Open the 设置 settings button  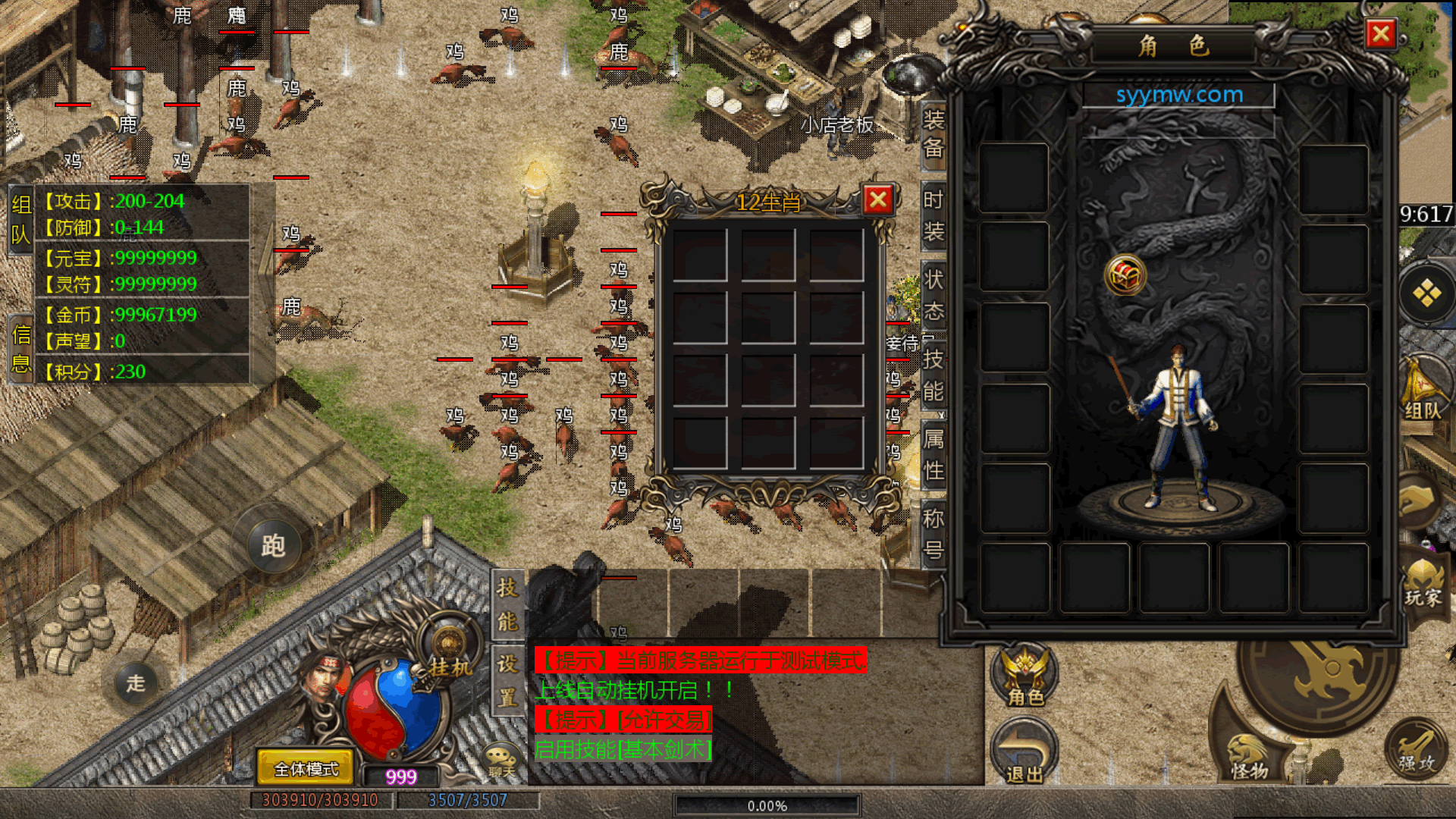pyautogui.click(x=507, y=680)
